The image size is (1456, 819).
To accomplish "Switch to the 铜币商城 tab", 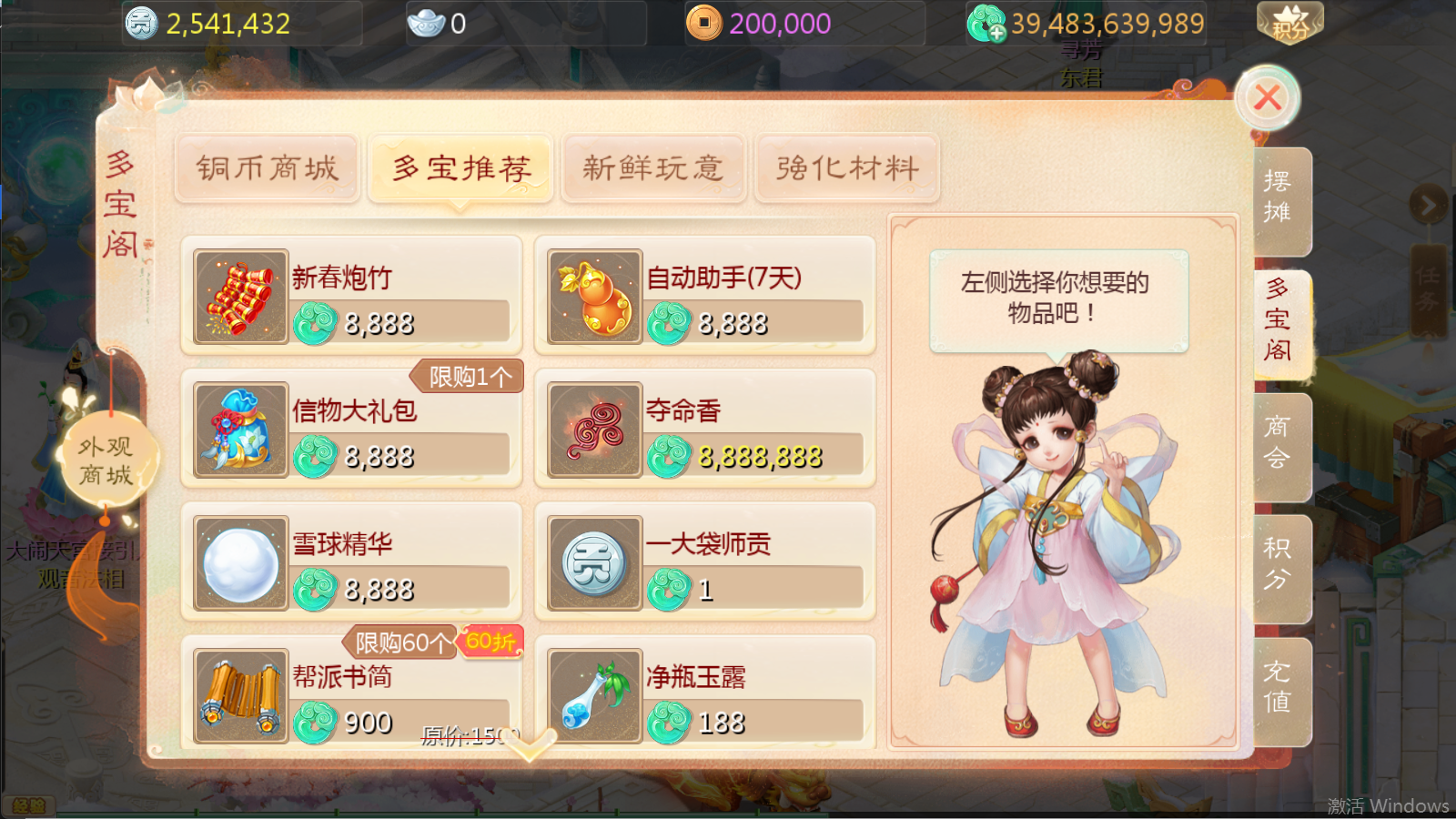I will 267,168.
